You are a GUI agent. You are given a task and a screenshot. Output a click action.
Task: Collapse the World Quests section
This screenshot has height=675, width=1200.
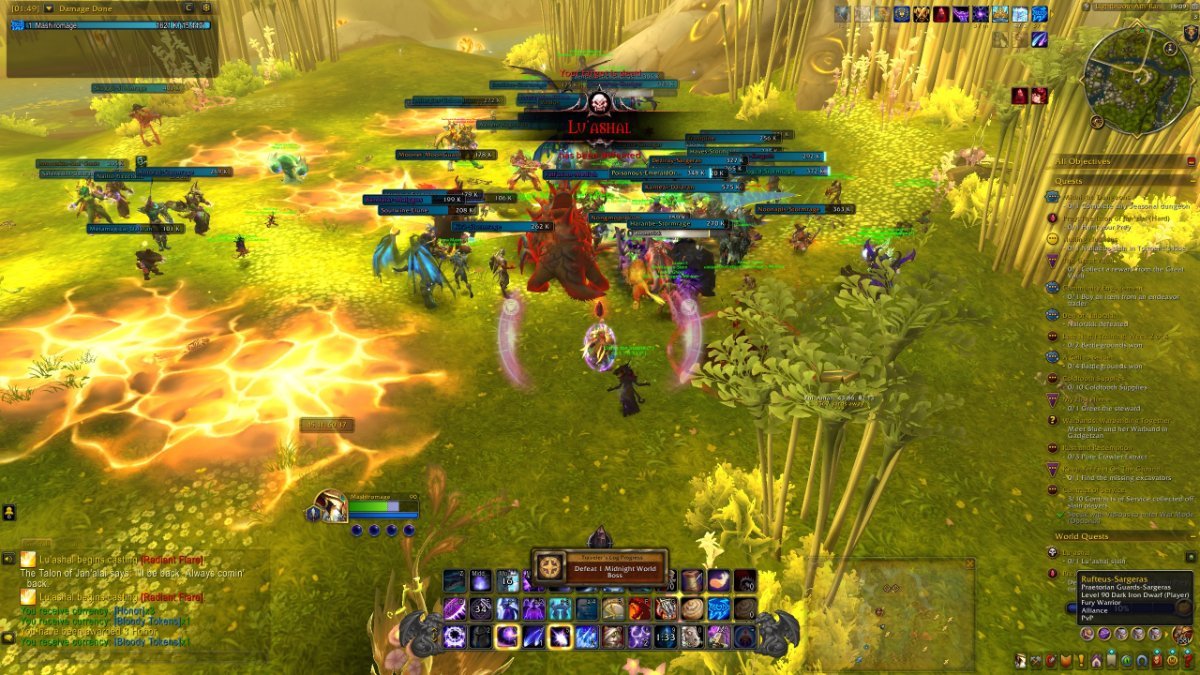coord(1191,537)
